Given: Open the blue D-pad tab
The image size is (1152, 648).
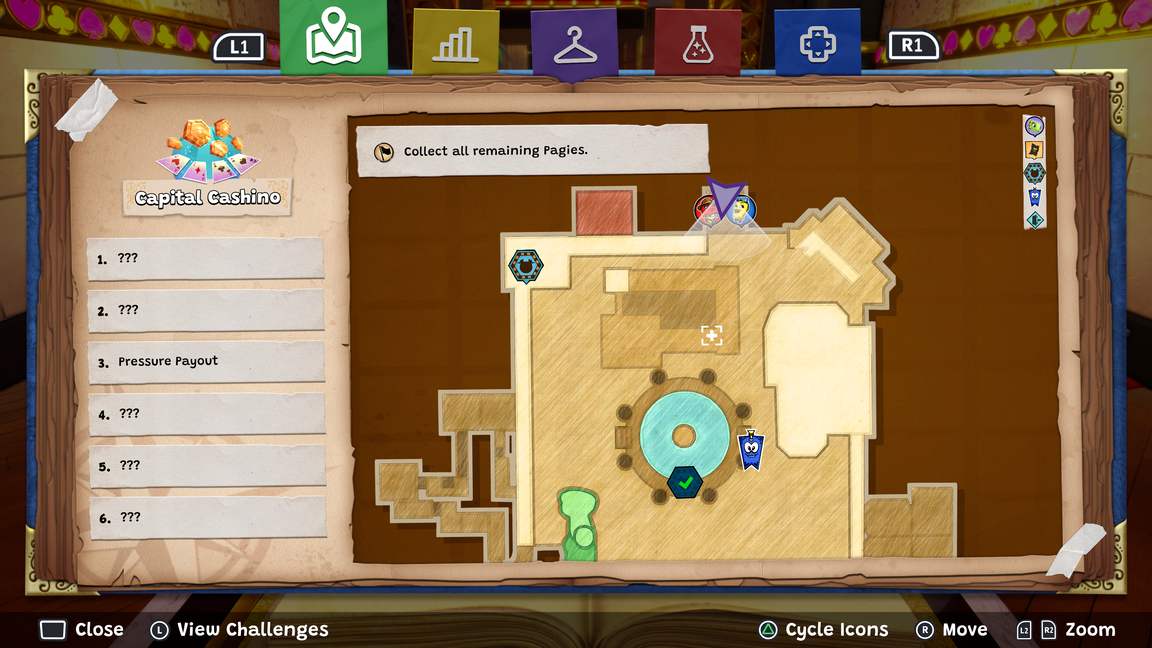Looking at the screenshot, I should [x=817, y=43].
